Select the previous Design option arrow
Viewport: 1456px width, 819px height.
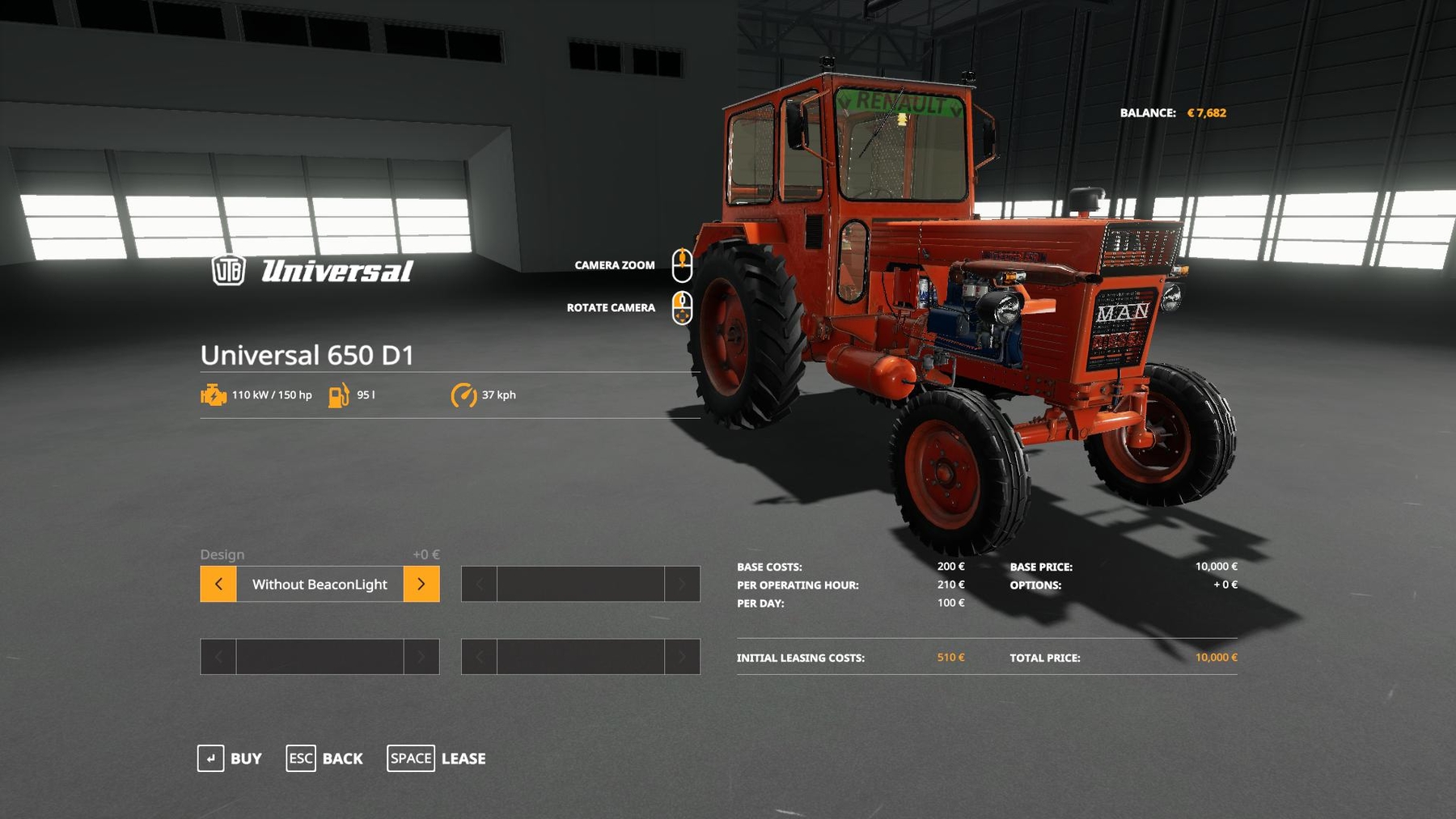tap(218, 584)
